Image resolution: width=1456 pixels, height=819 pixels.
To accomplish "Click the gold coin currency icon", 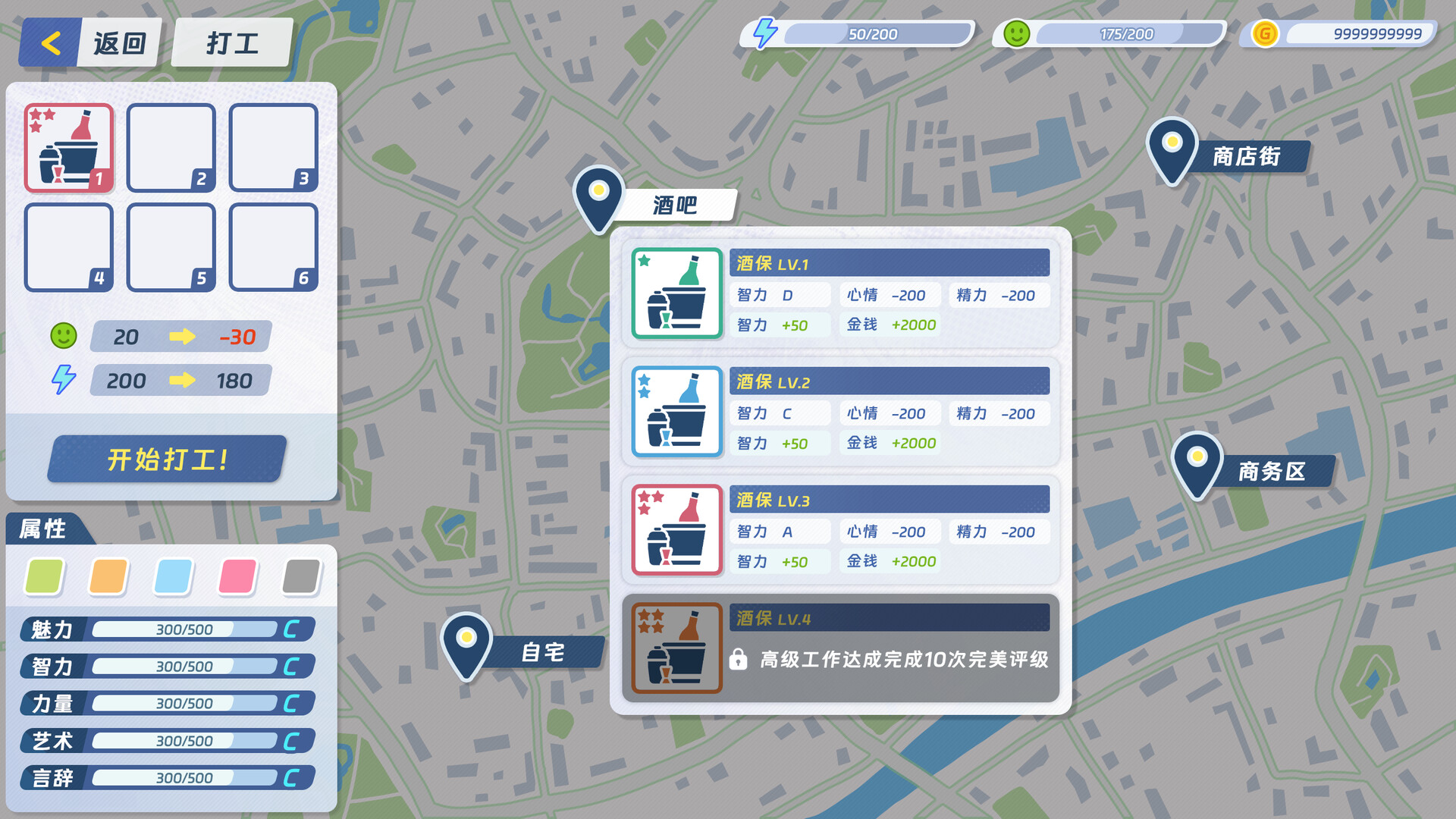I will coord(1263,33).
